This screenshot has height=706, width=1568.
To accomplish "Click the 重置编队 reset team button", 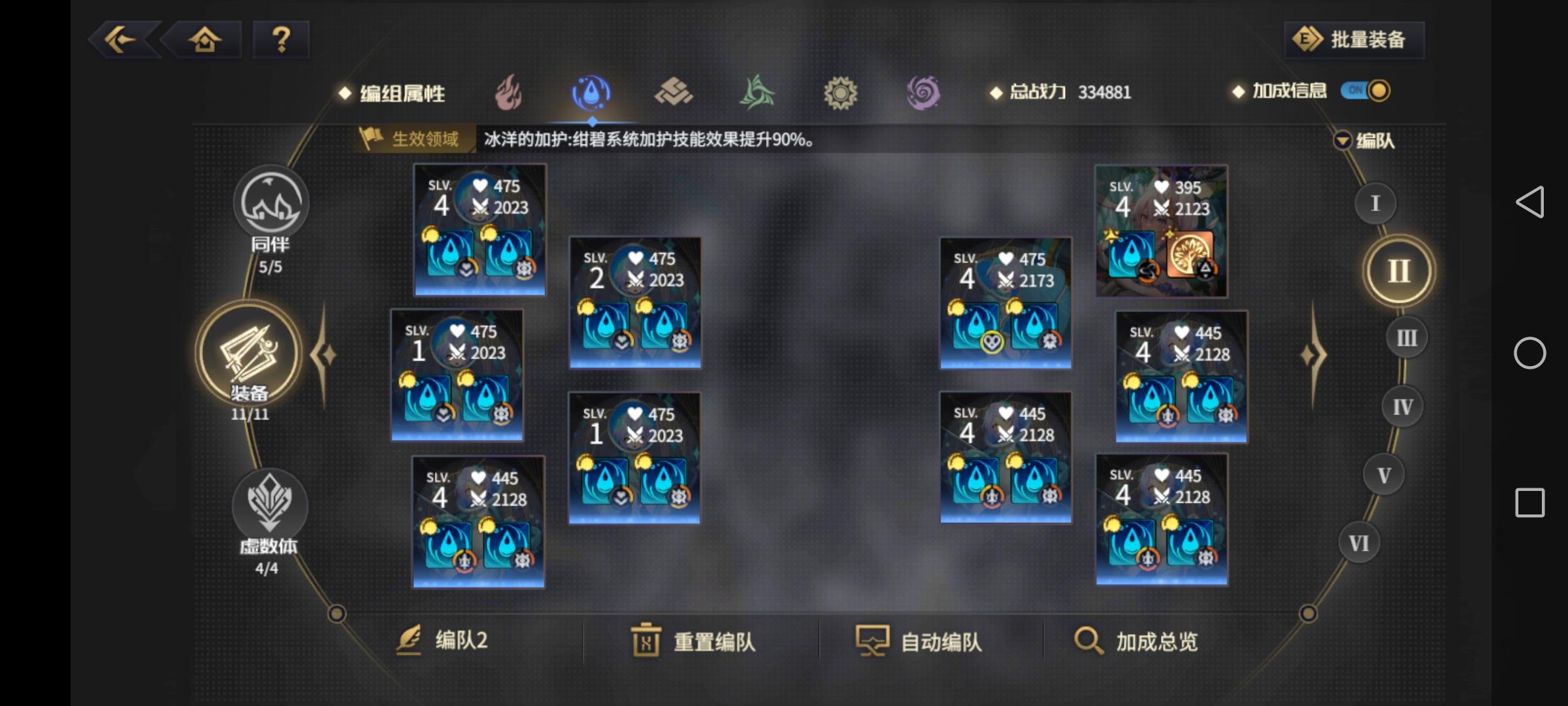I will pos(694,643).
